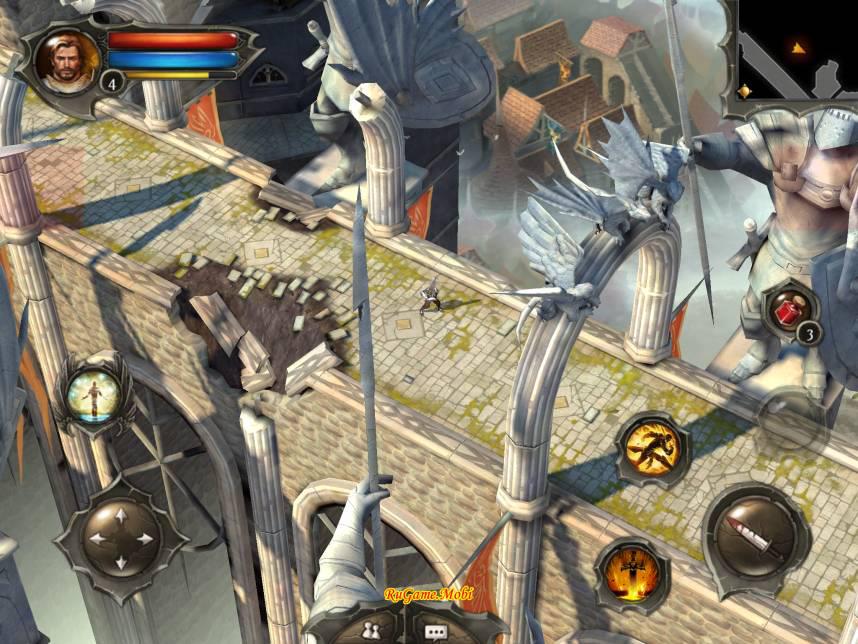Activate the glowing figure ability
This screenshot has width=858, height=644.
pyautogui.click(x=93, y=393)
